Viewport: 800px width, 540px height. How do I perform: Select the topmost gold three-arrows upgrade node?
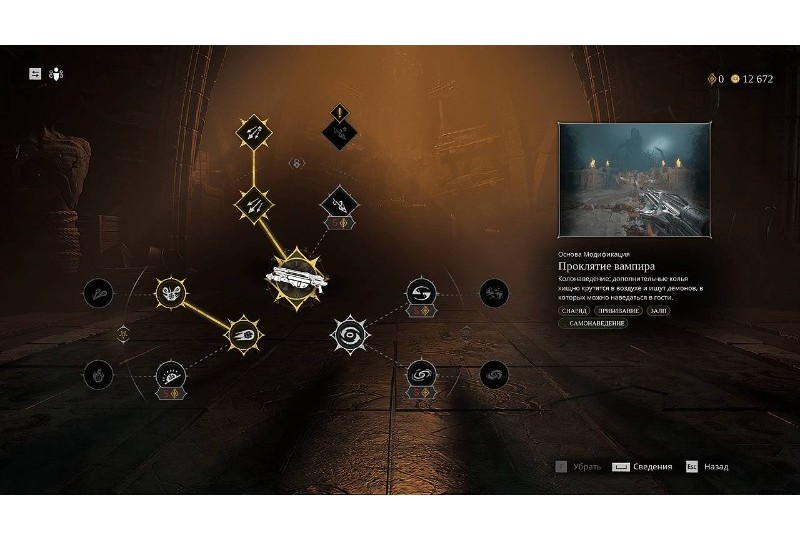point(253,130)
